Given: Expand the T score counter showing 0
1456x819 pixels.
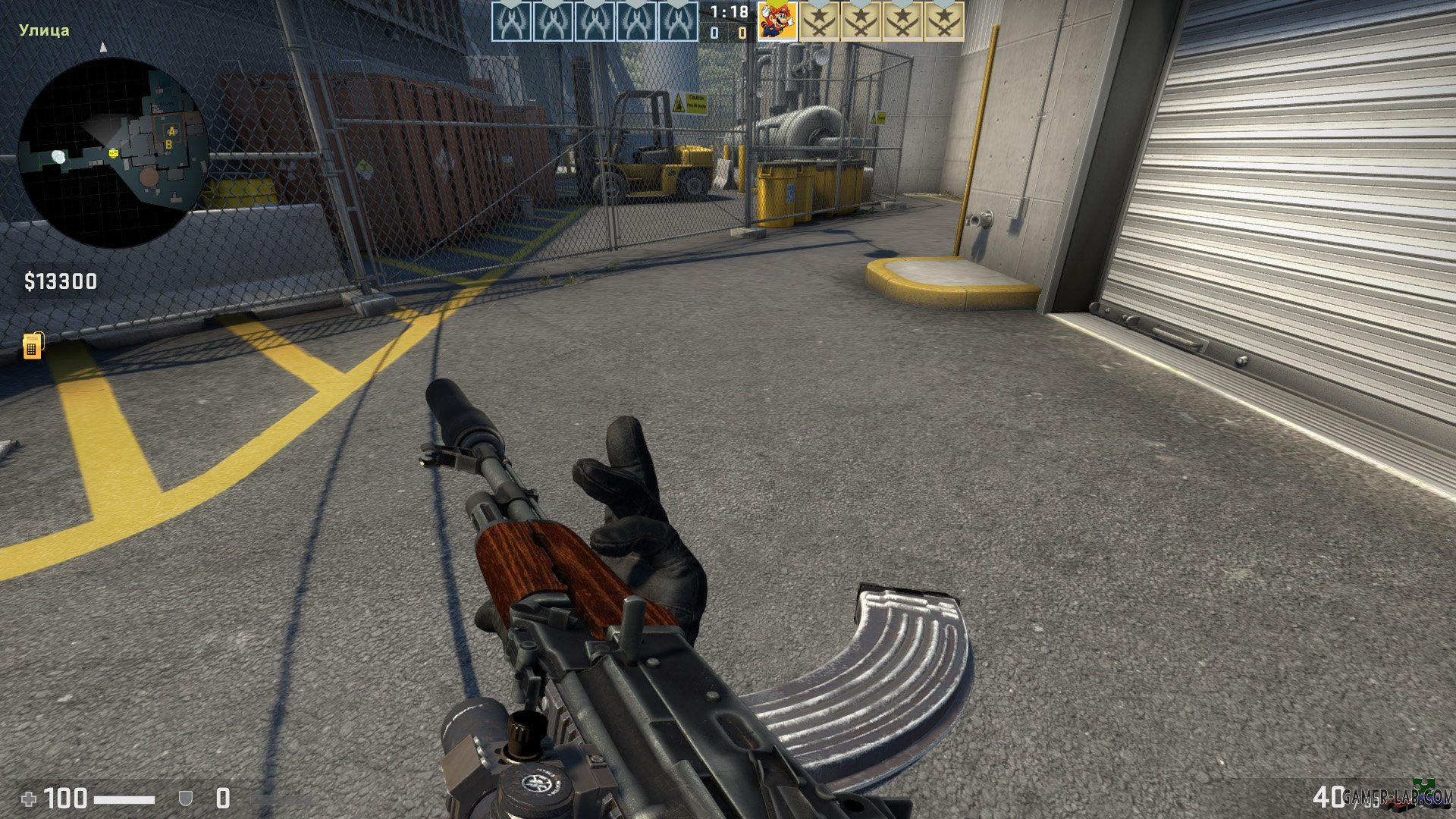Looking at the screenshot, I should tap(742, 33).
